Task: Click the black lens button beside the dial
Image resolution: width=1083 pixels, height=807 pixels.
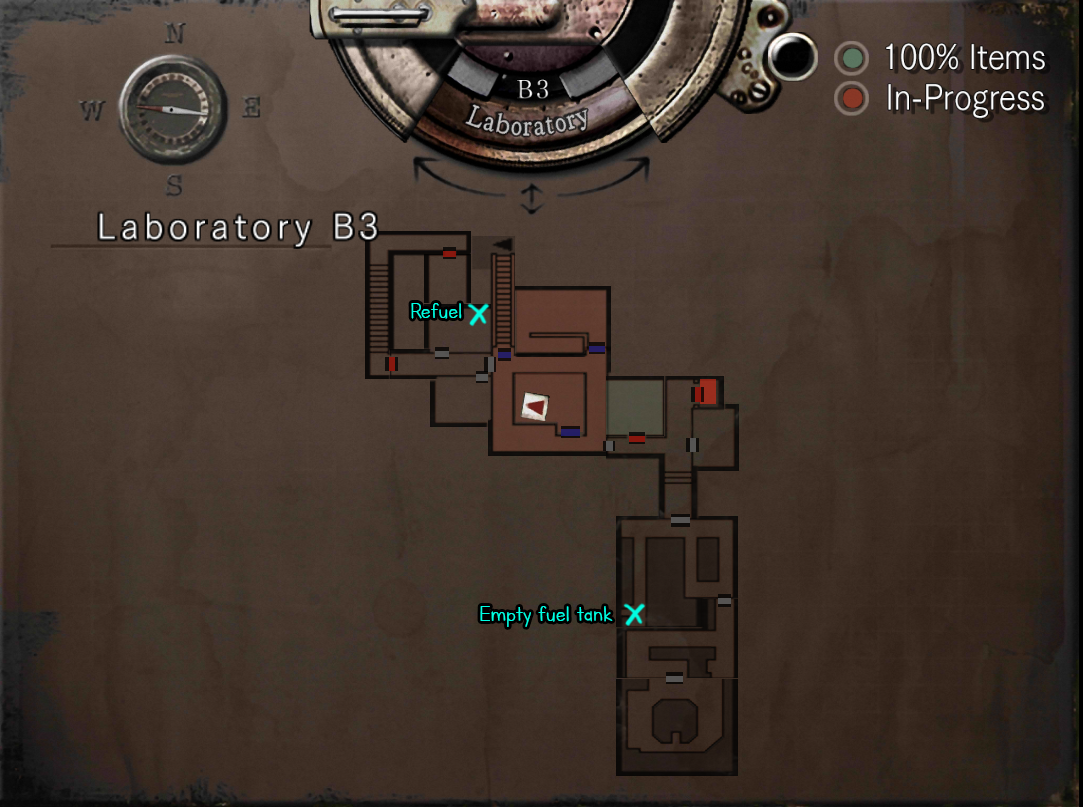Action: click(794, 57)
